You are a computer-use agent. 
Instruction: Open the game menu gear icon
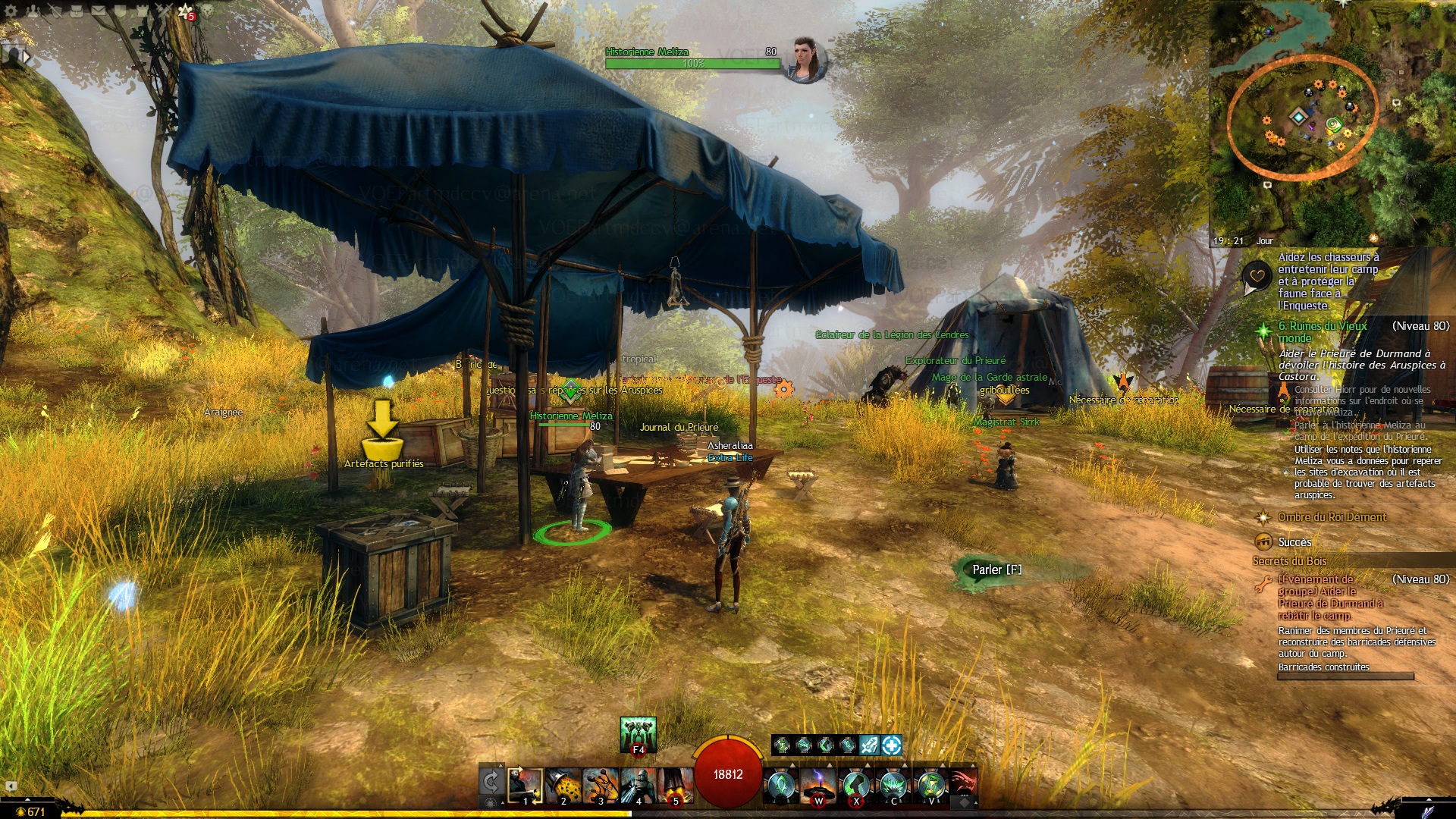coord(11,11)
